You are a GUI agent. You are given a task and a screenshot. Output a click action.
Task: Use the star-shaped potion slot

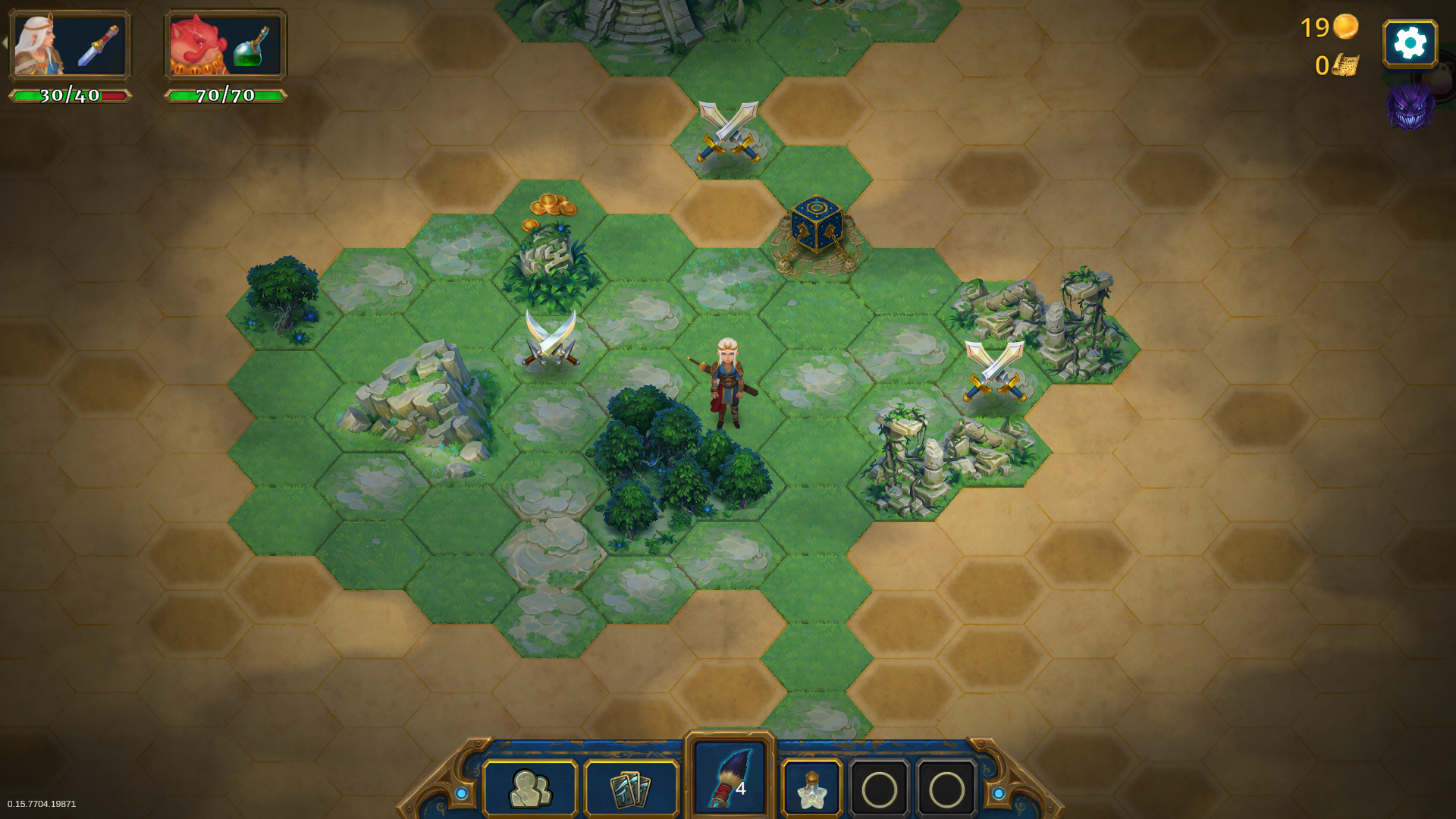click(x=811, y=789)
